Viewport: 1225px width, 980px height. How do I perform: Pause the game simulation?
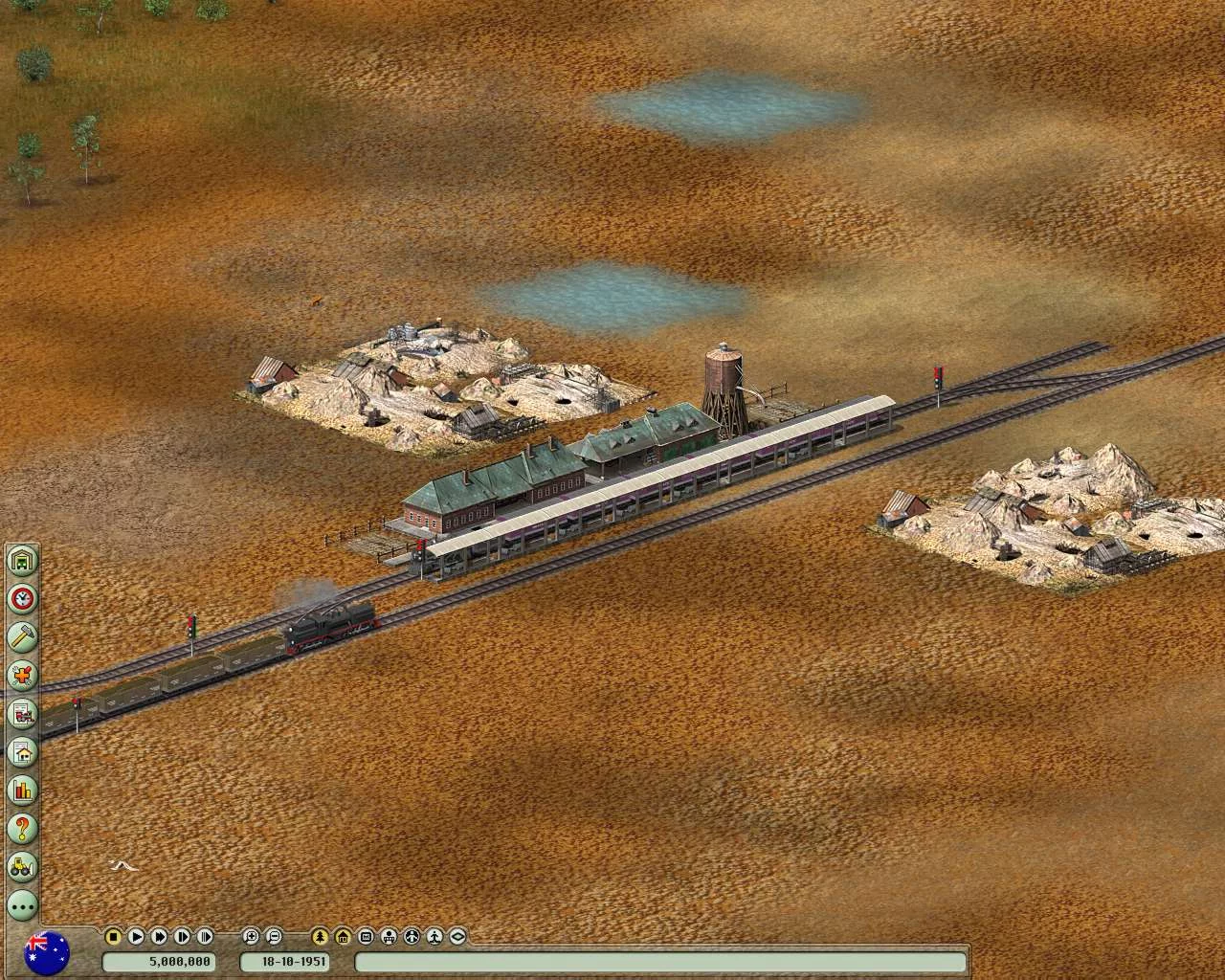[112, 937]
